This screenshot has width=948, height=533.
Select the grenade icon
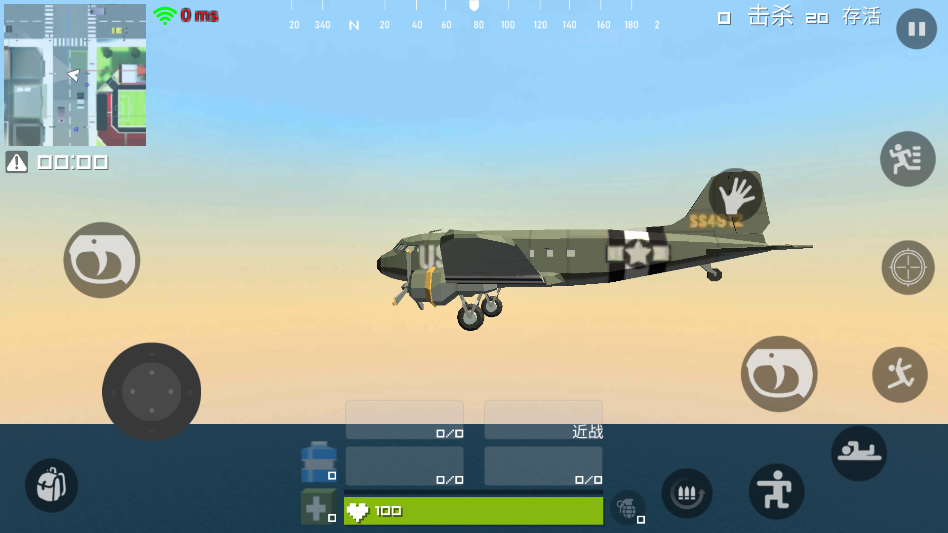627,507
